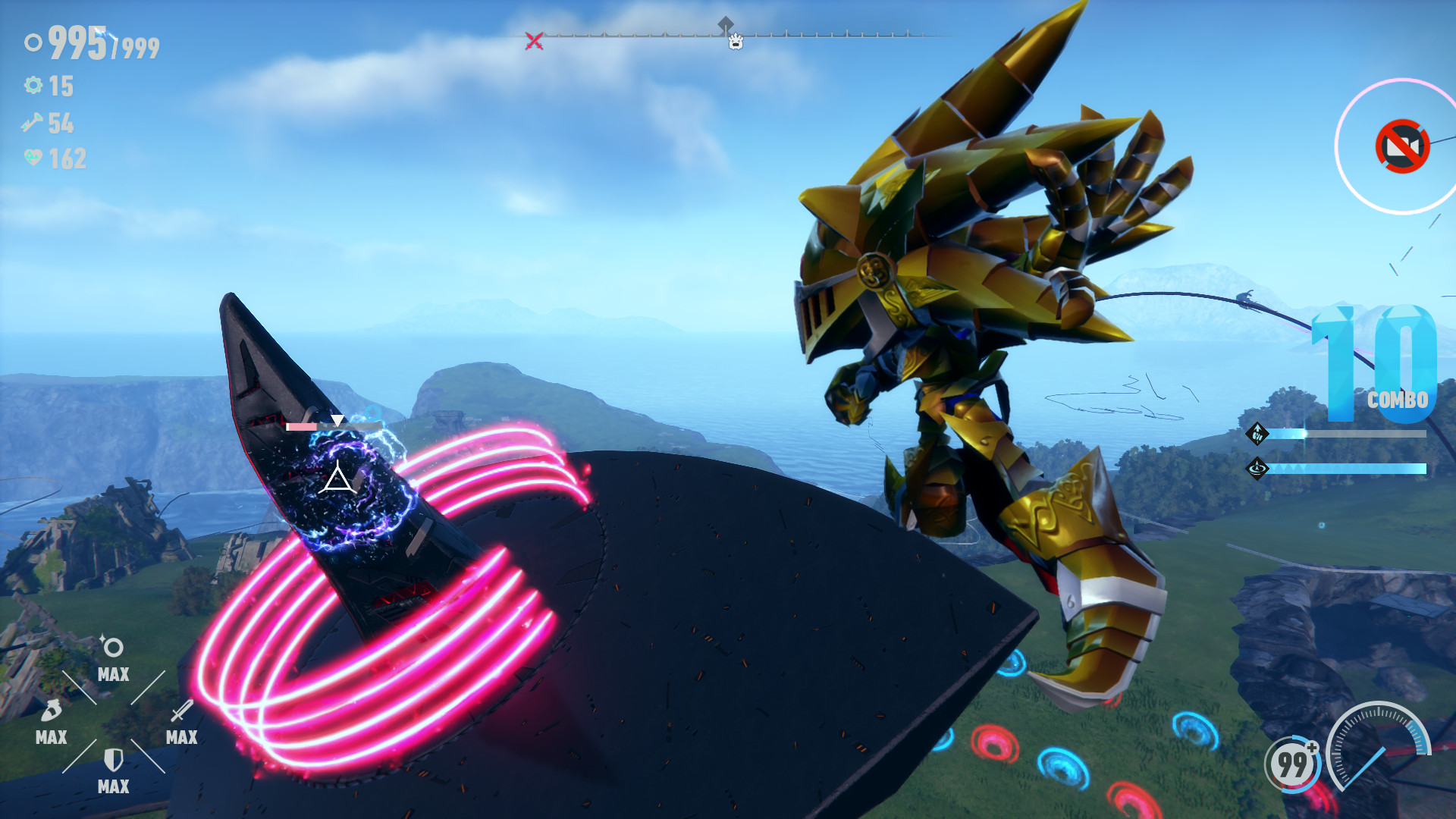The width and height of the screenshot is (1456, 819).
Task: Select the ring capacity stat icon
Action: 112,647
